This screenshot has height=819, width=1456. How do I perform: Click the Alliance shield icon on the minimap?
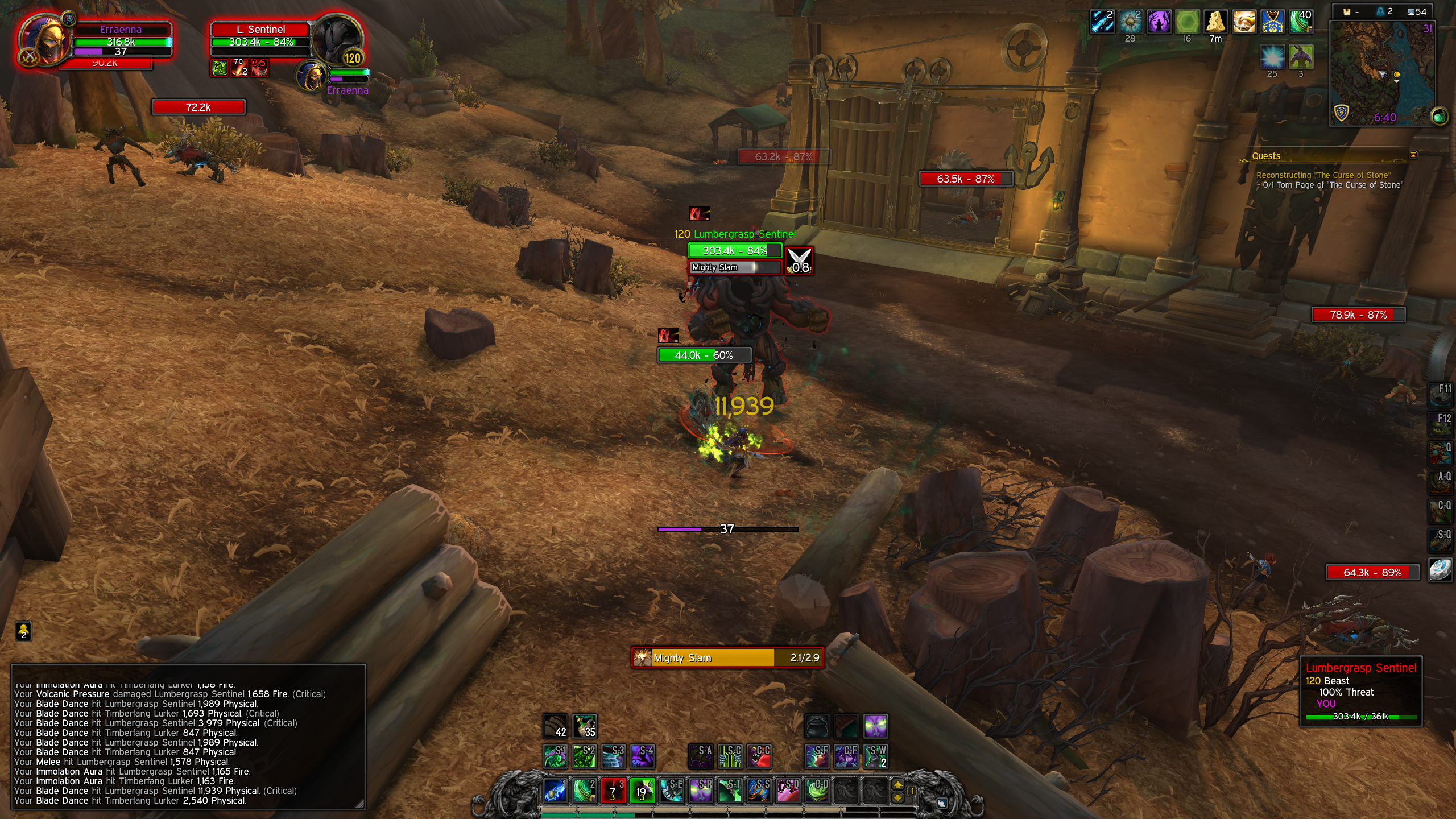pyautogui.click(x=1341, y=113)
